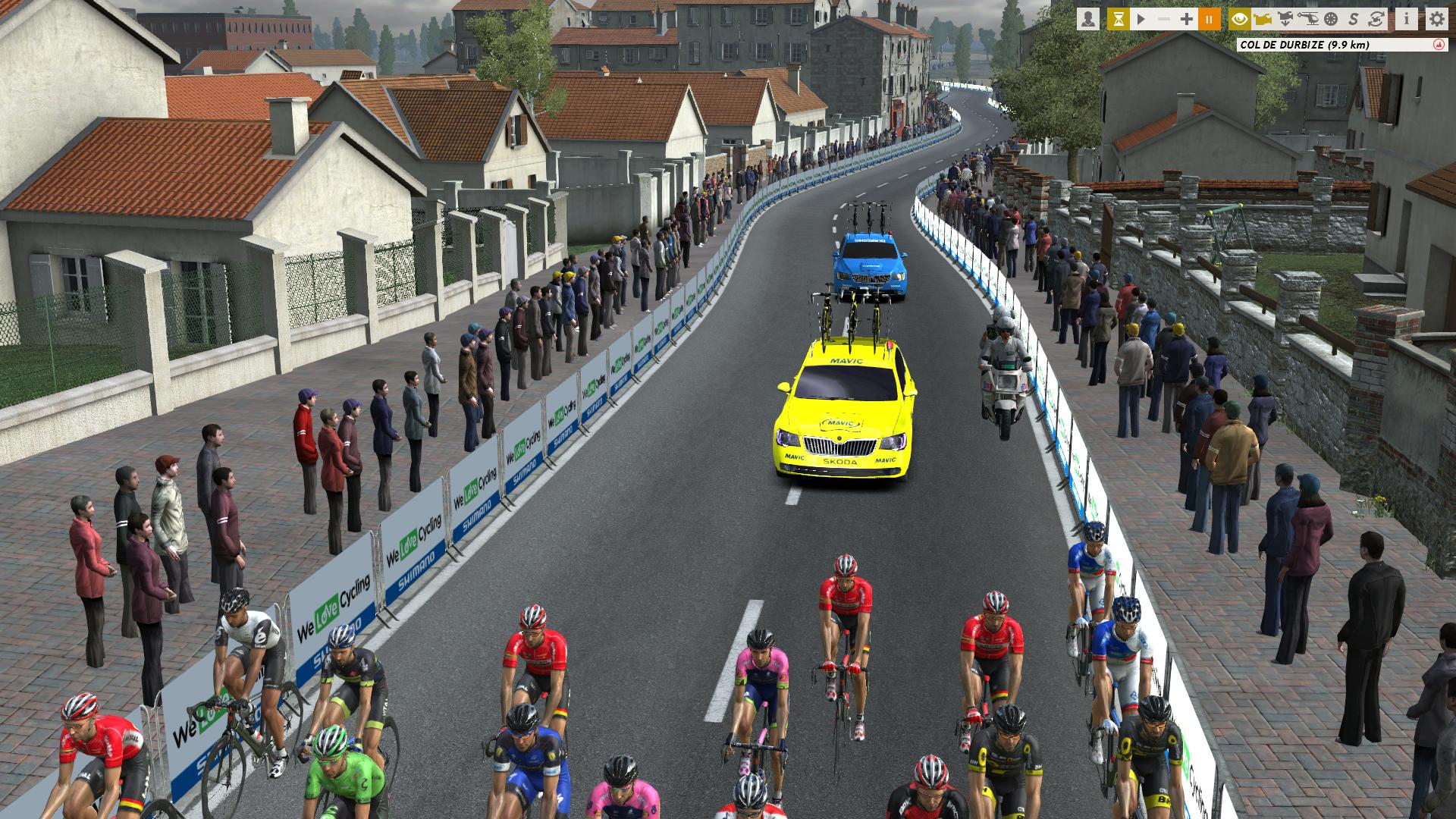Click the red profile icon beside Col de Durbize
The height and width of the screenshot is (819, 1456).
(x=1439, y=45)
